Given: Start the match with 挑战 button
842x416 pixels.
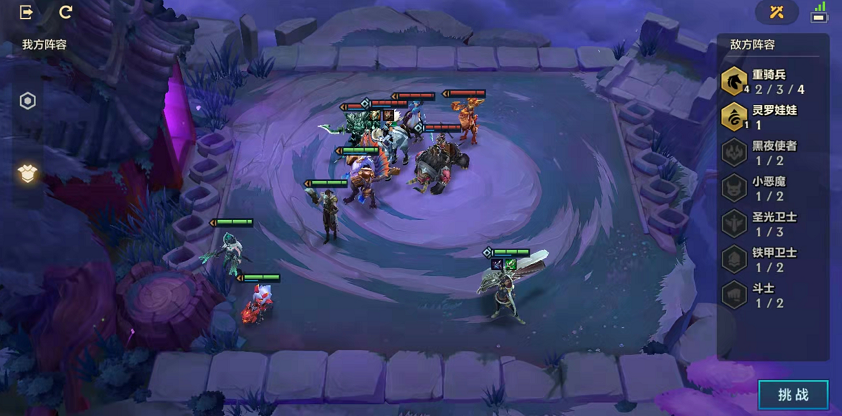Looking at the screenshot, I should pyautogui.click(x=793, y=394).
